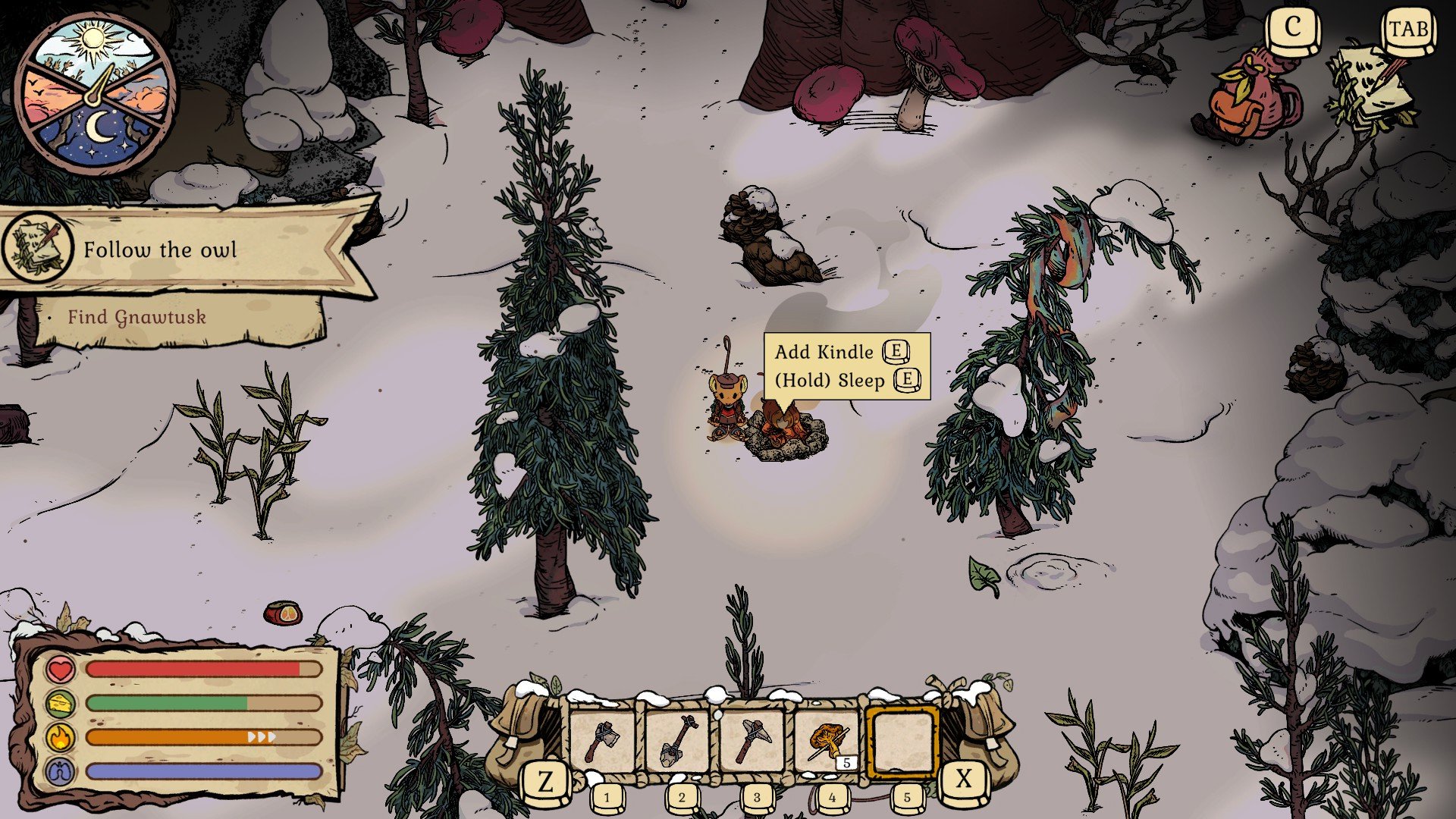Select the Find Gnawtusk objective

pyautogui.click(x=137, y=317)
